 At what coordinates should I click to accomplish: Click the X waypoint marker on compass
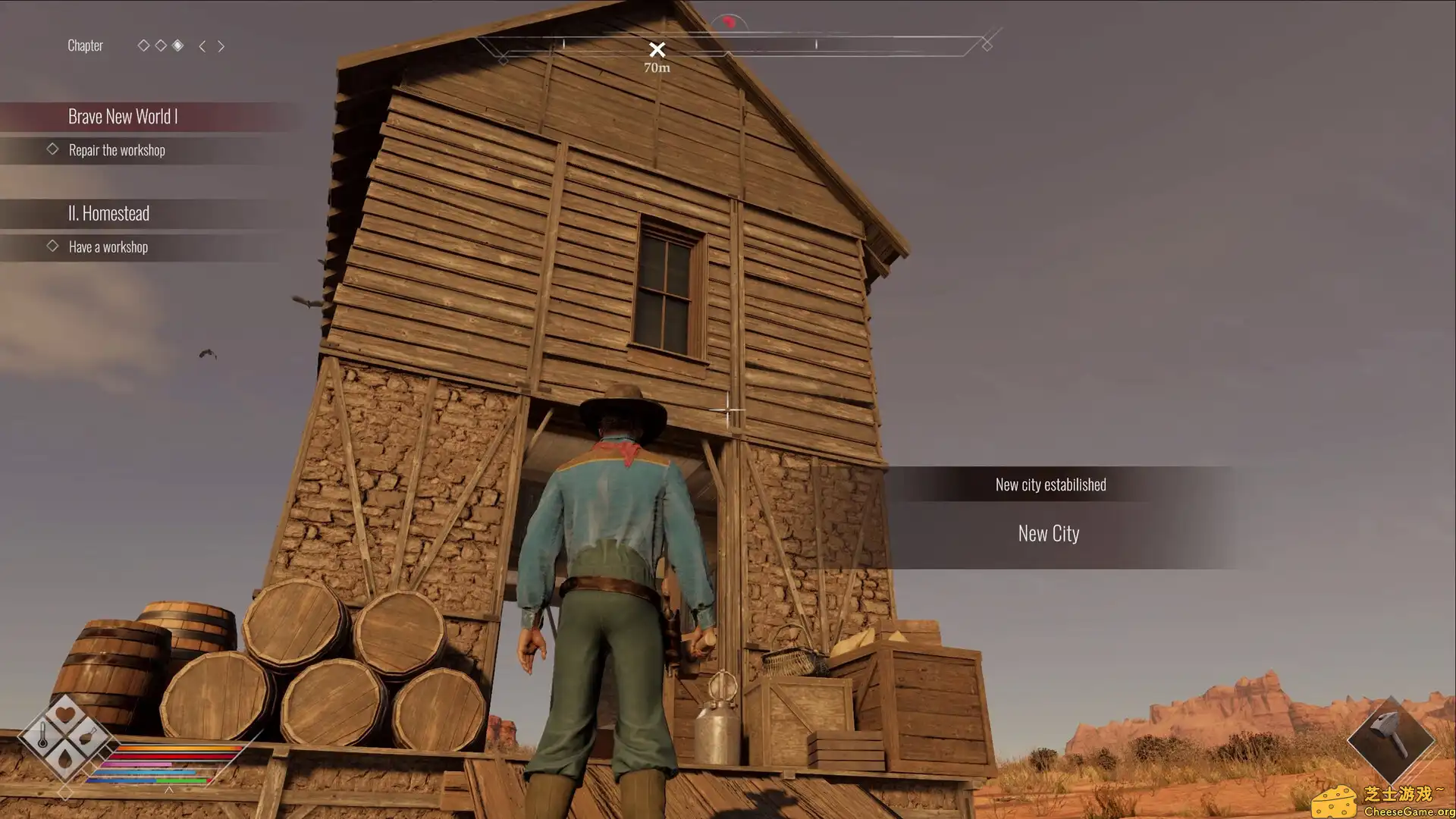pyautogui.click(x=657, y=49)
